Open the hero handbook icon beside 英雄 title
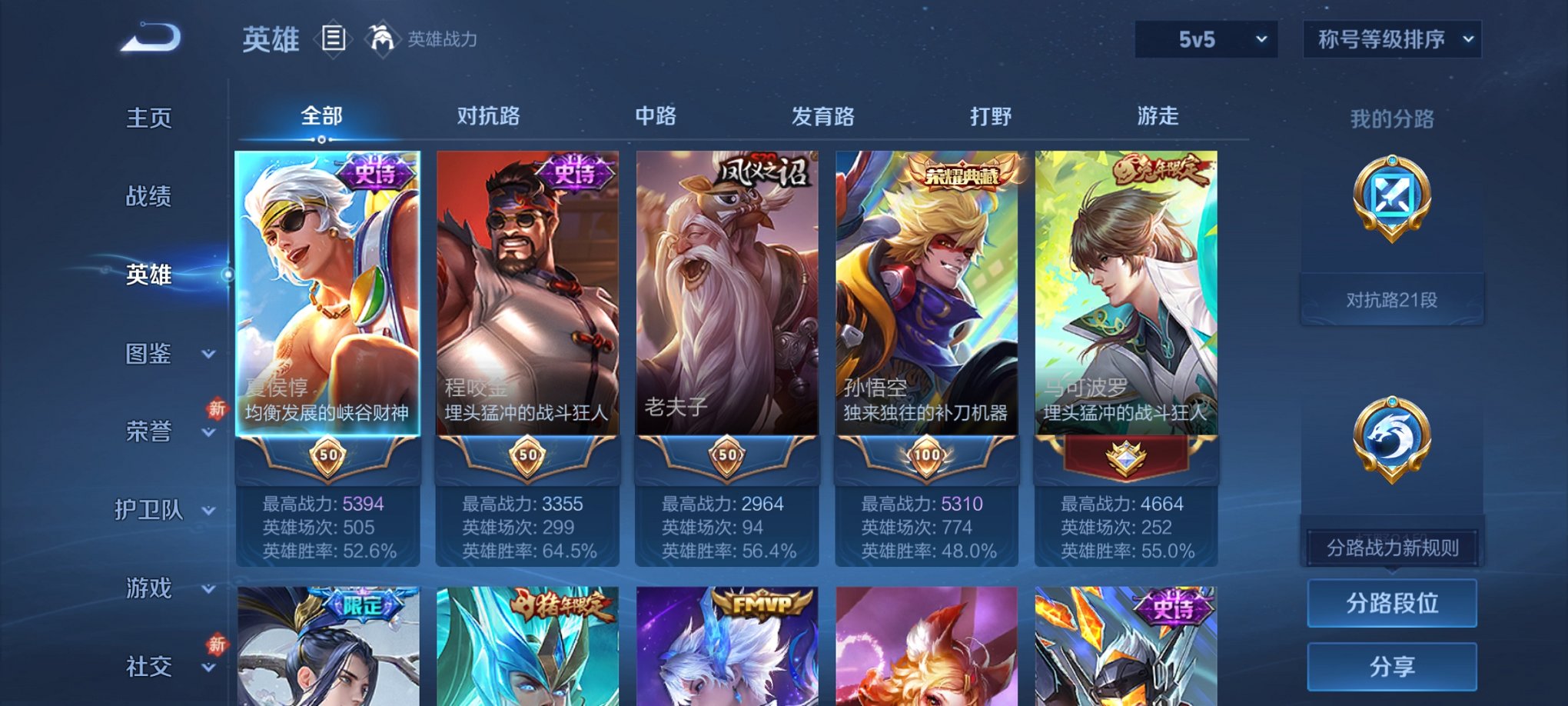The width and height of the screenshot is (1568, 706). [334, 38]
